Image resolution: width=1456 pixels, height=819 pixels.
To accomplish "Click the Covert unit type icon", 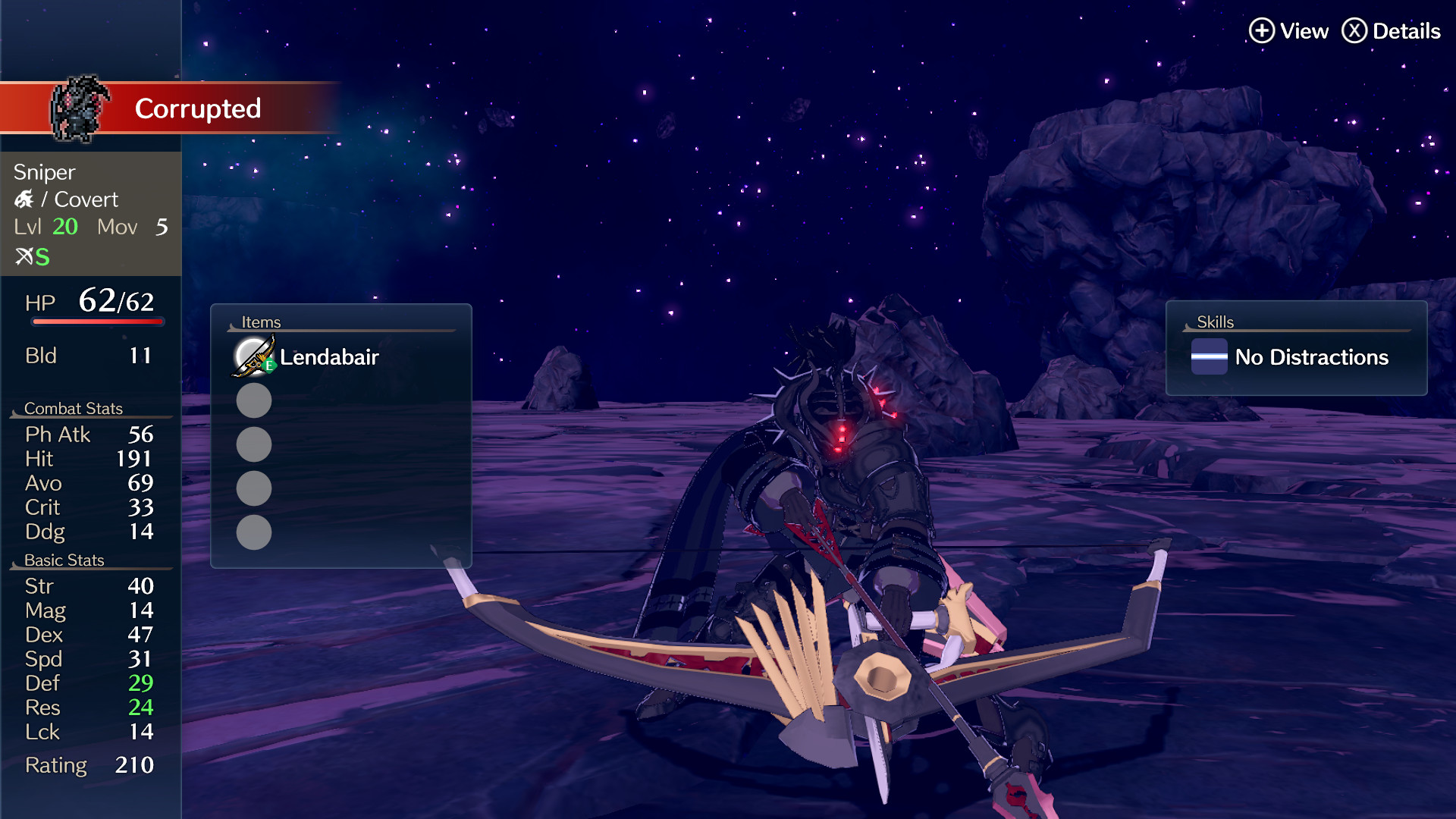I will [25, 199].
